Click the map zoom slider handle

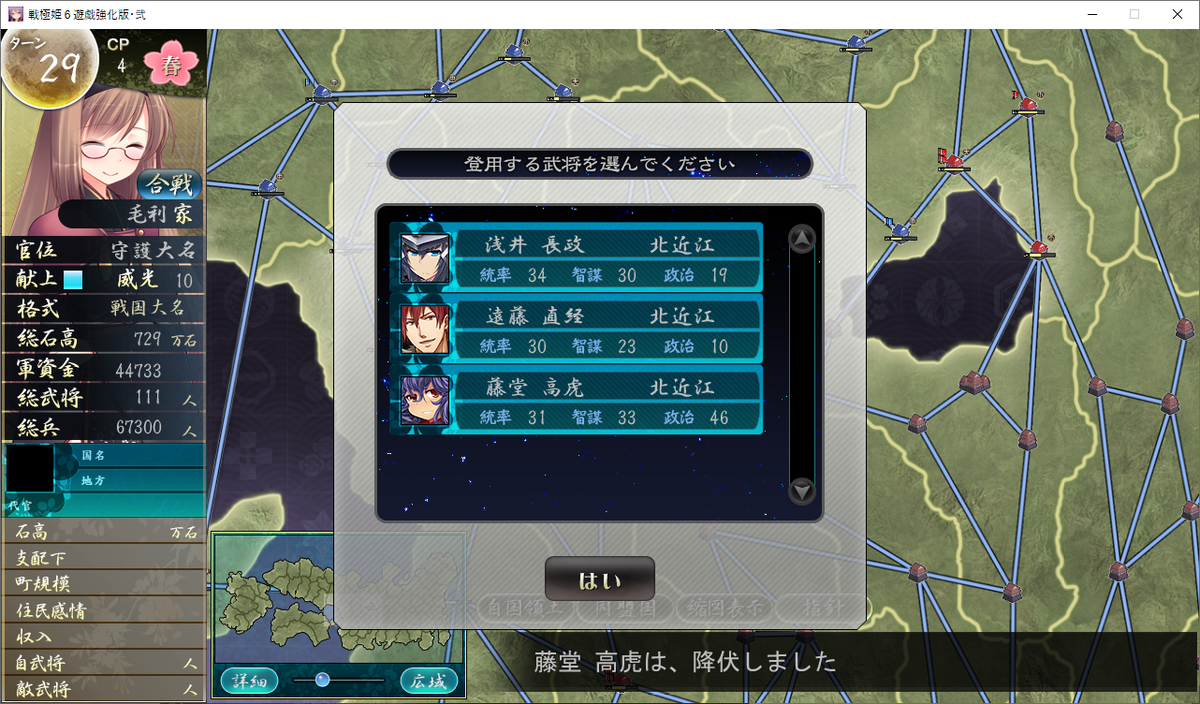pyautogui.click(x=322, y=680)
